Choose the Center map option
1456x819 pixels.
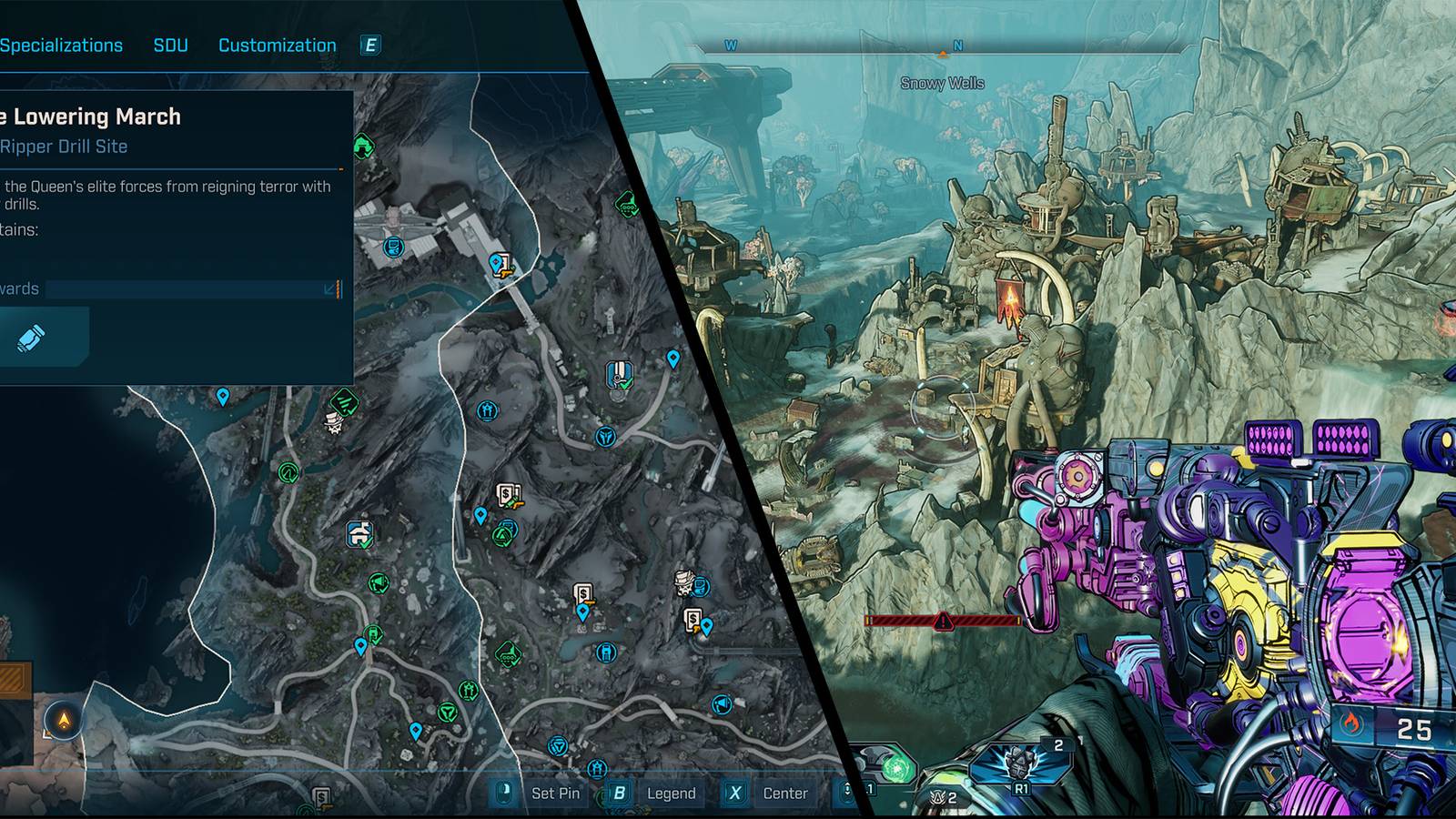(x=784, y=794)
